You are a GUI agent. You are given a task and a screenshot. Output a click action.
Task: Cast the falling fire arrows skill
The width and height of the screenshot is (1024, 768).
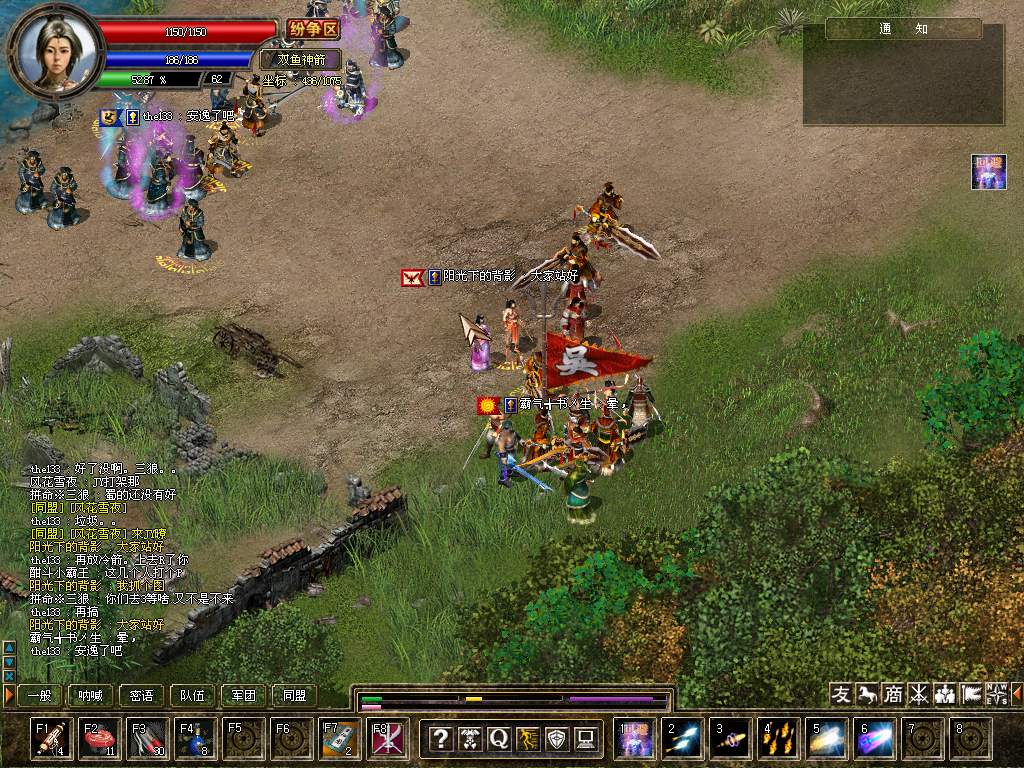pyautogui.click(x=779, y=739)
